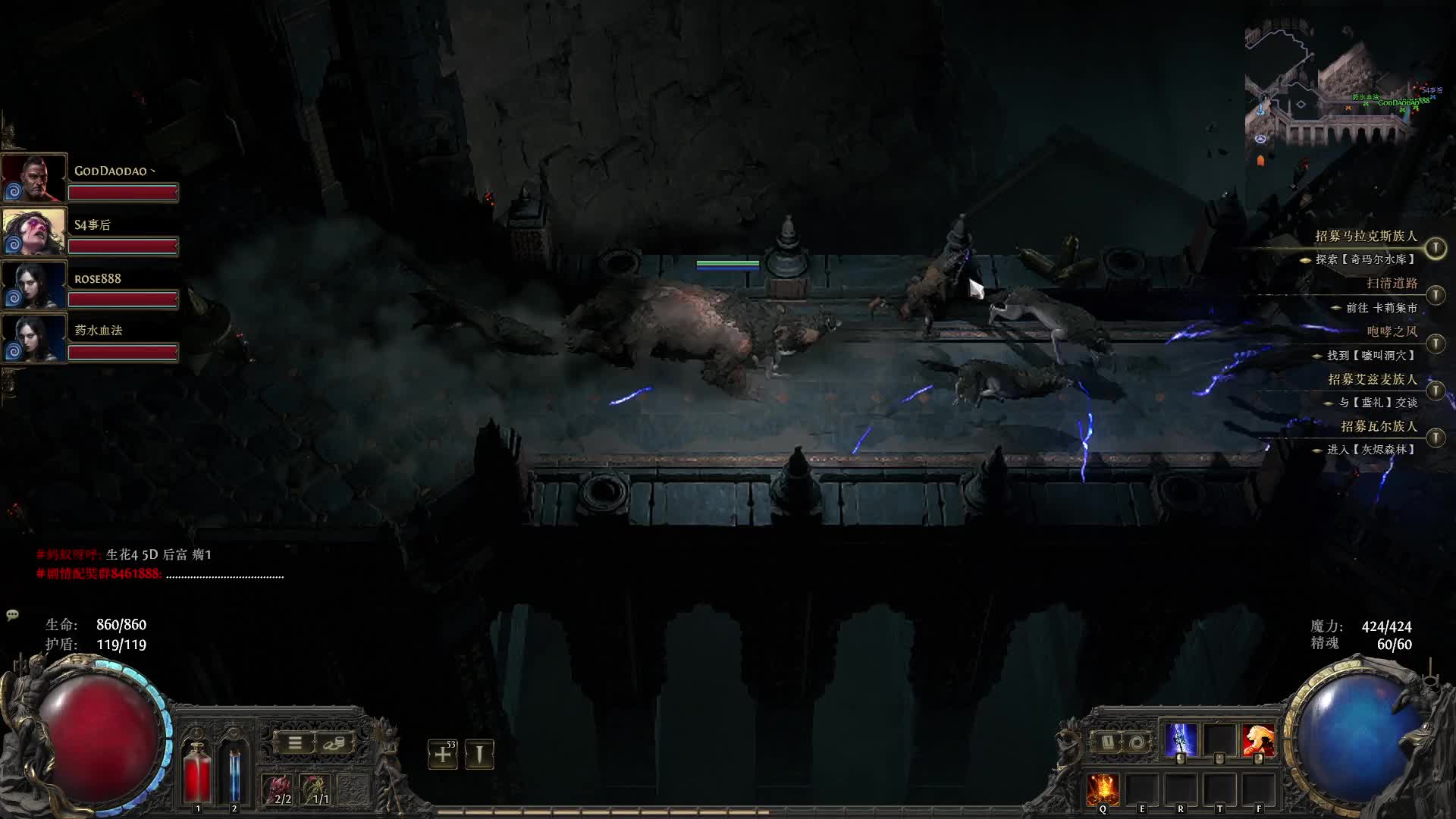Cast the fiery Q-slot skill
Image resolution: width=1456 pixels, height=819 pixels.
click(1102, 790)
